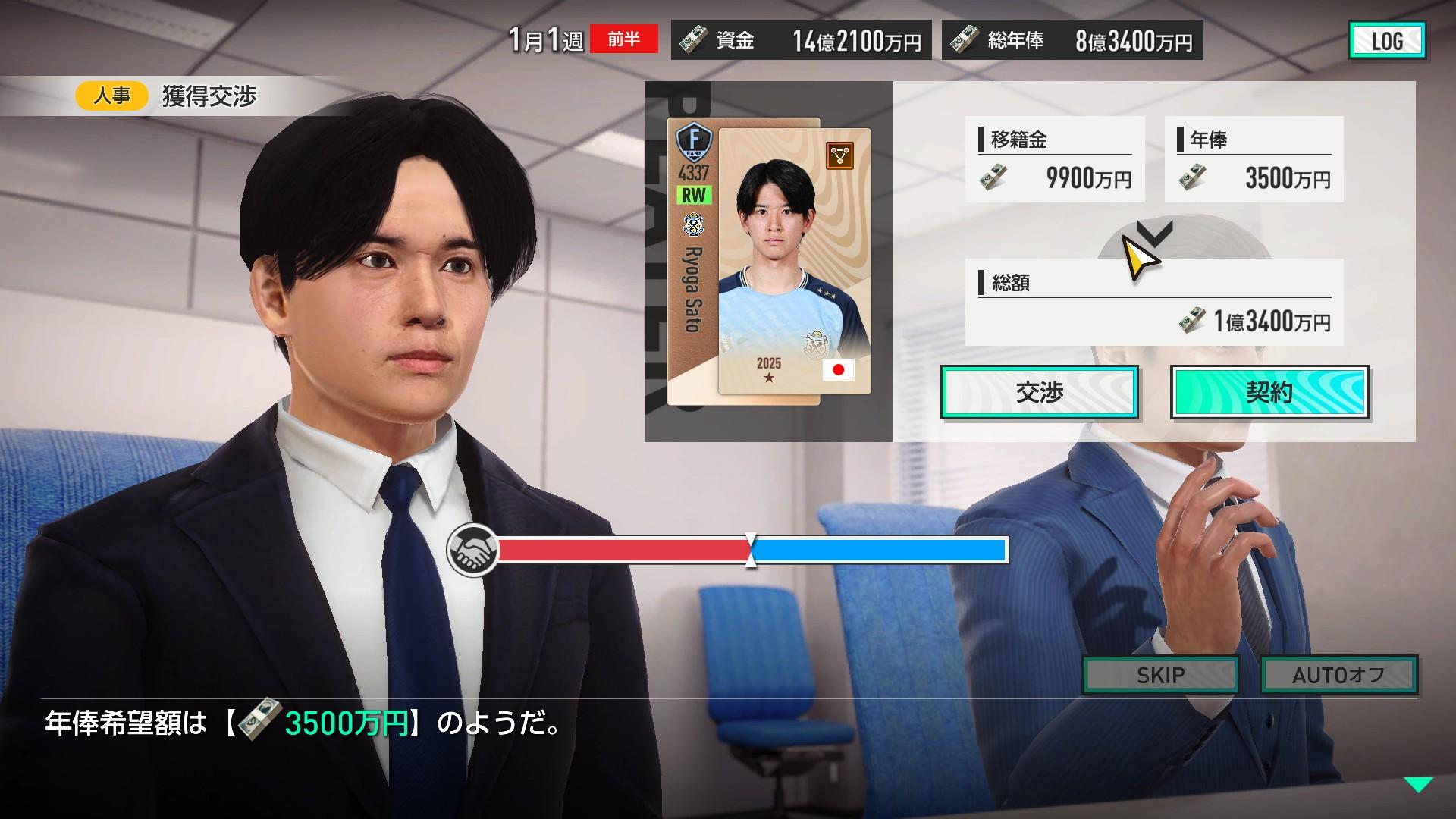Click the marker on the negotiation progress bar
The image size is (1456, 819).
click(x=750, y=551)
